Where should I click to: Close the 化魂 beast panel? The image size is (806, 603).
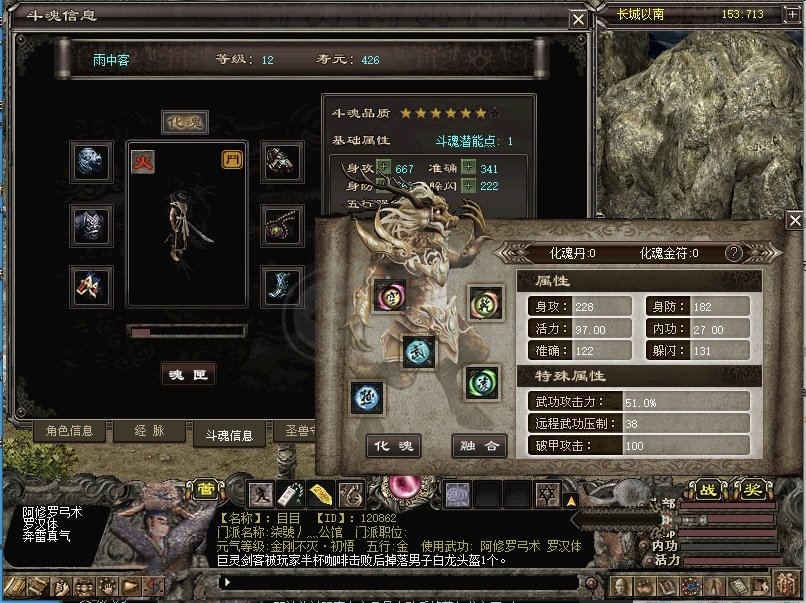[795, 220]
